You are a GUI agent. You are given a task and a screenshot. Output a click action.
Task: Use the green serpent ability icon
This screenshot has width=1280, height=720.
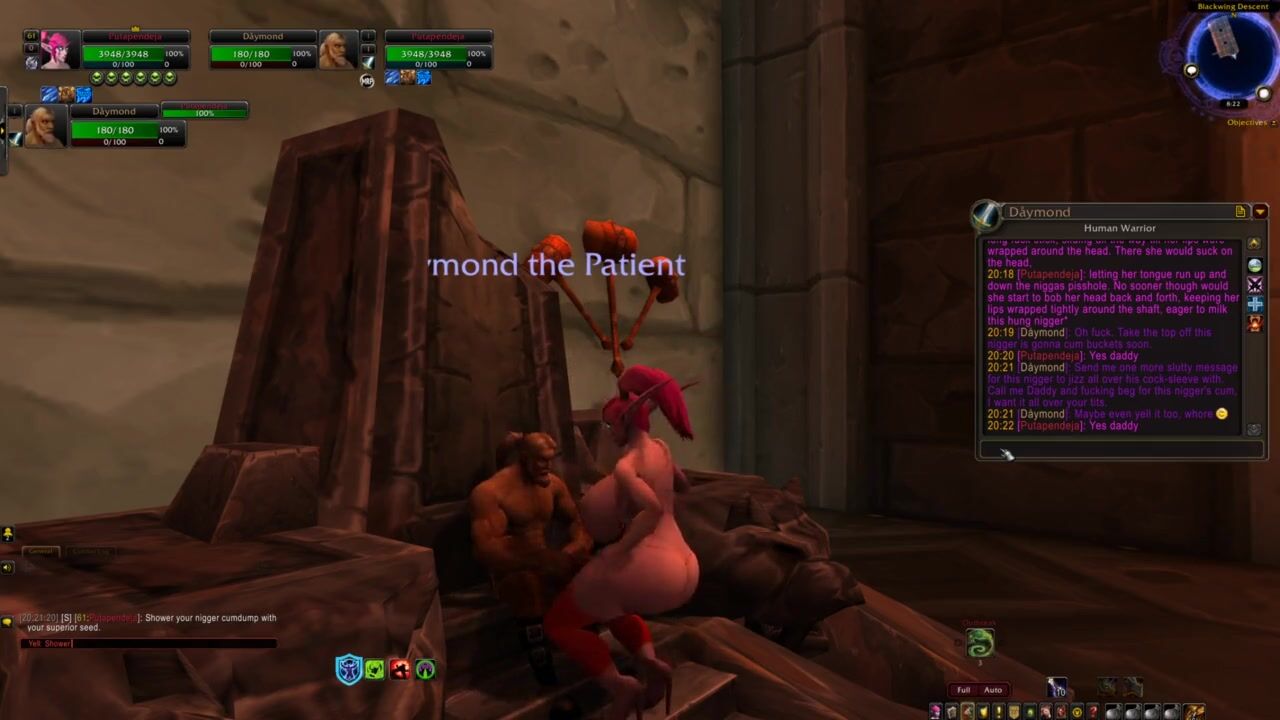coord(980,643)
